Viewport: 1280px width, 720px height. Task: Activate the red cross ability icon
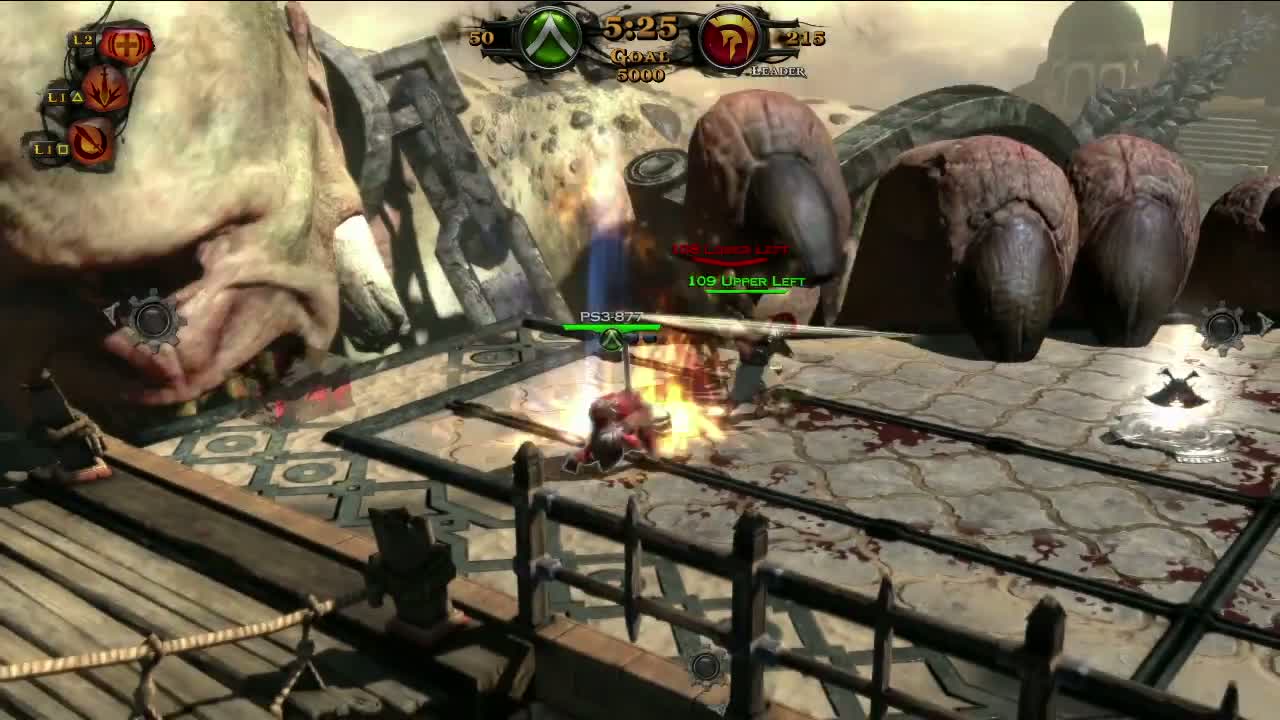(x=126, y=44)
